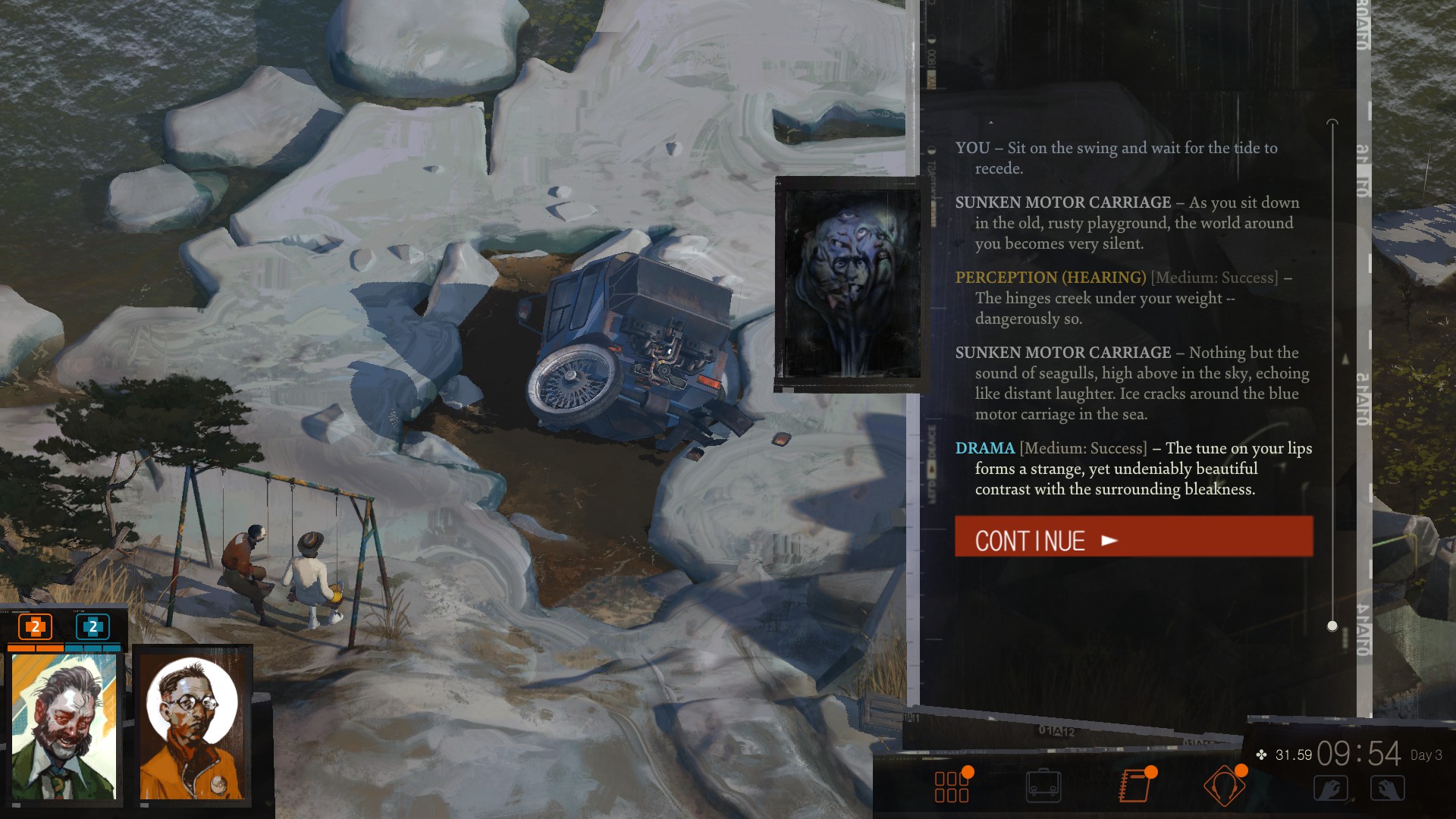This screenshot has height=819, width=1456.
Task: Open the journal notebook icon
Action: pyautogui.click(x=1134, y=786)
